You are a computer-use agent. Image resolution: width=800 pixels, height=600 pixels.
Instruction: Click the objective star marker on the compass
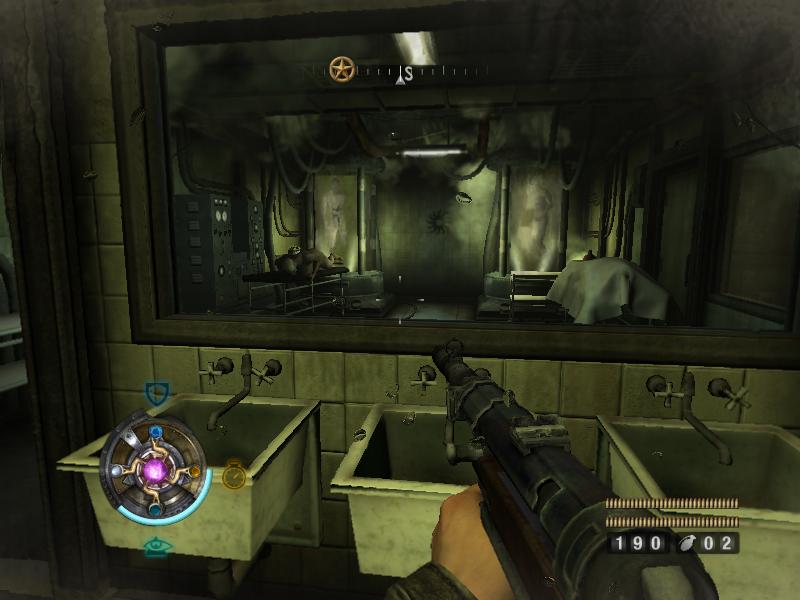tap(343, 70)
